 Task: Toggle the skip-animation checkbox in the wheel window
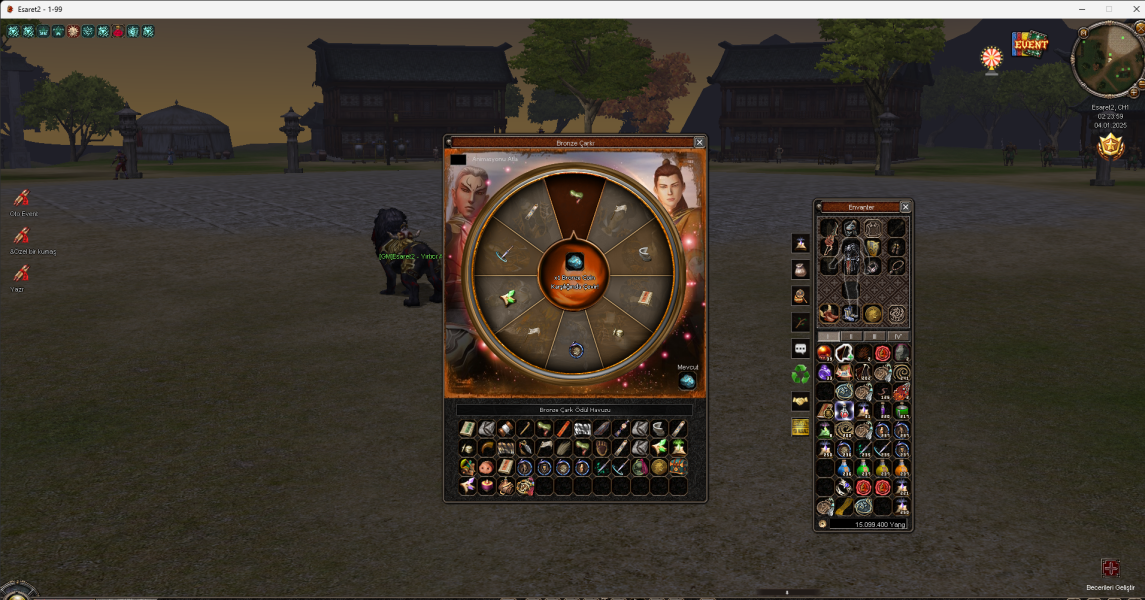point(458,159)
